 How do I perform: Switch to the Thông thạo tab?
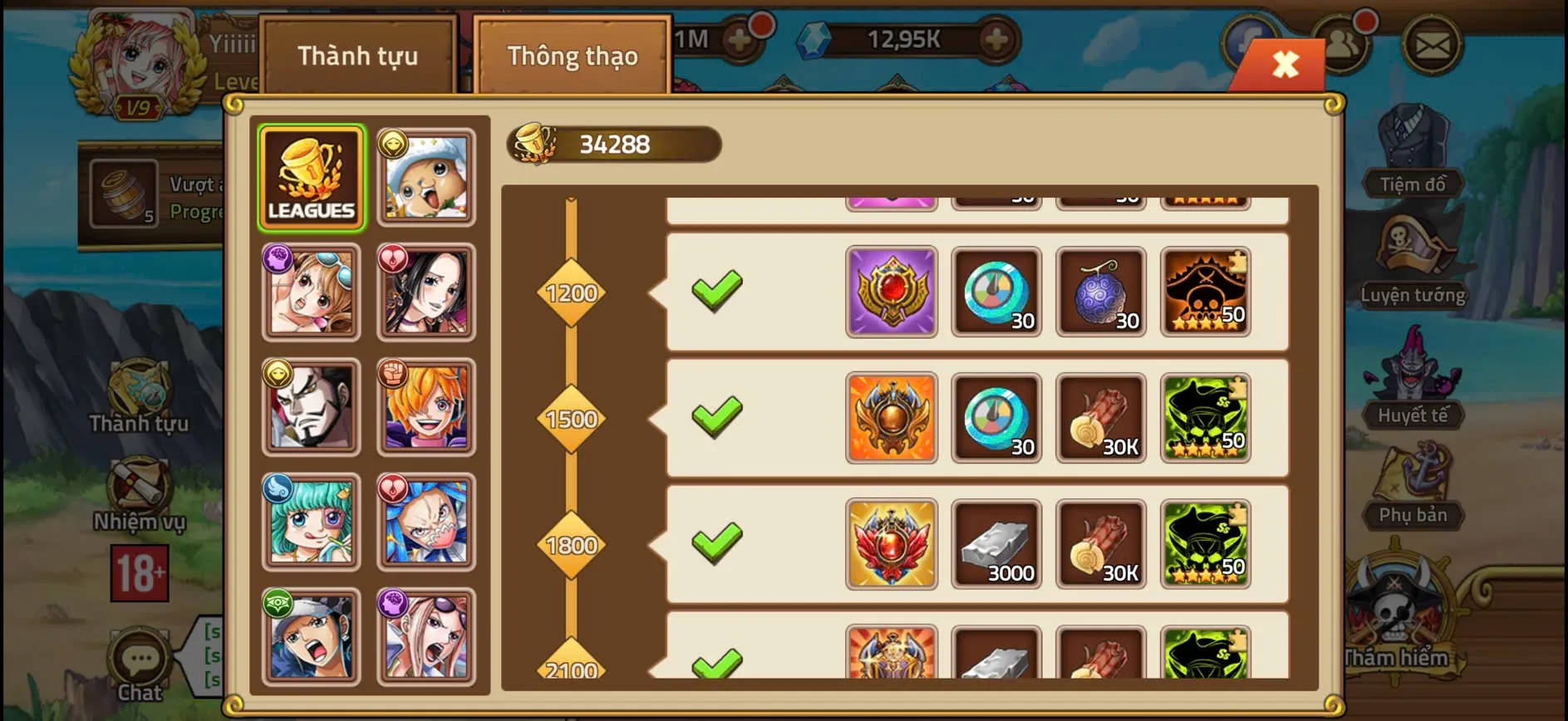[x=573, y=56]
